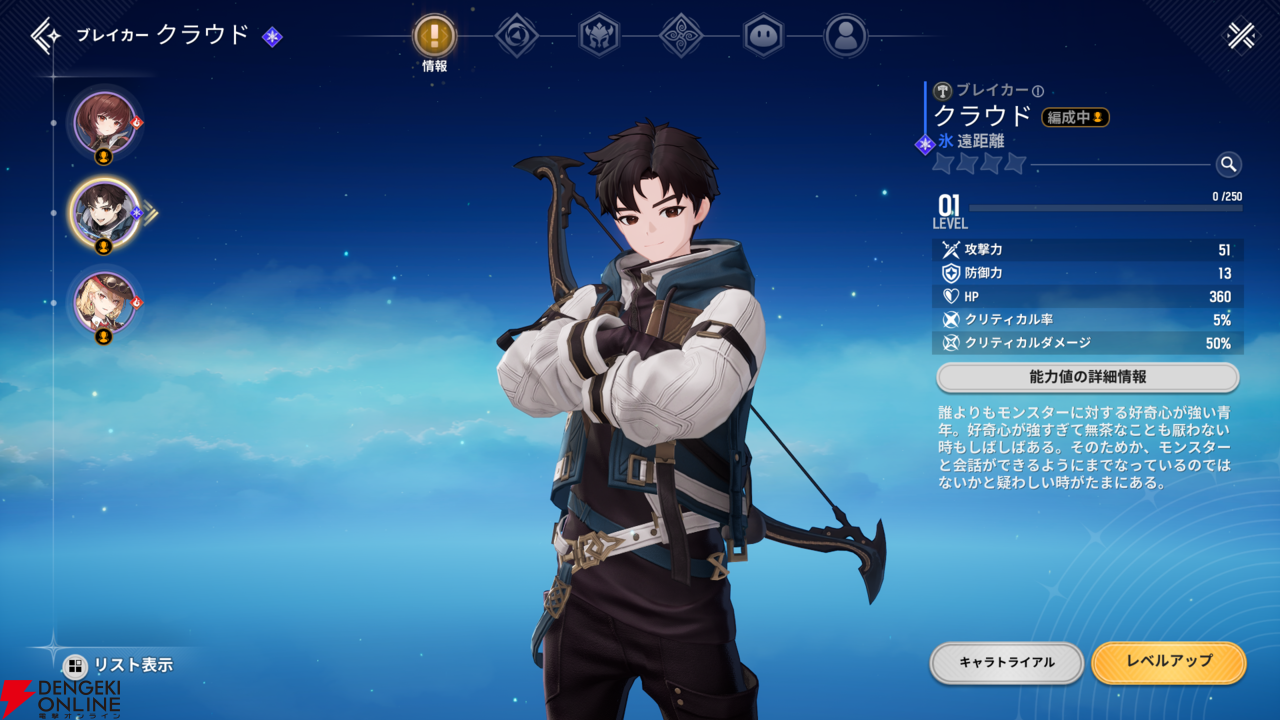The image size is (1280, 720).
Task: Start the キャラトライアル character trial
Action: 1006,662
